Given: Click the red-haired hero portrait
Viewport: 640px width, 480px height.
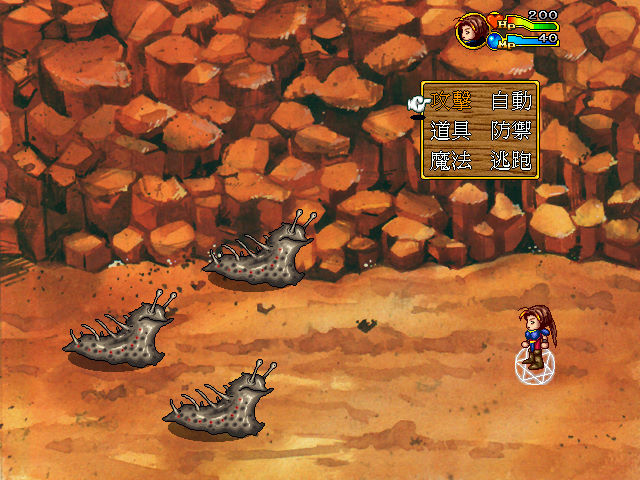Looking at the screenshot, I should click(x=472, y=30).
